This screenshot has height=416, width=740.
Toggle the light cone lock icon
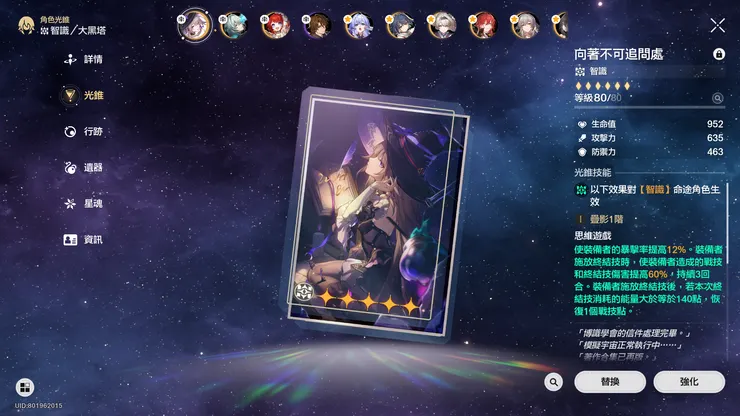pos(718,54)
